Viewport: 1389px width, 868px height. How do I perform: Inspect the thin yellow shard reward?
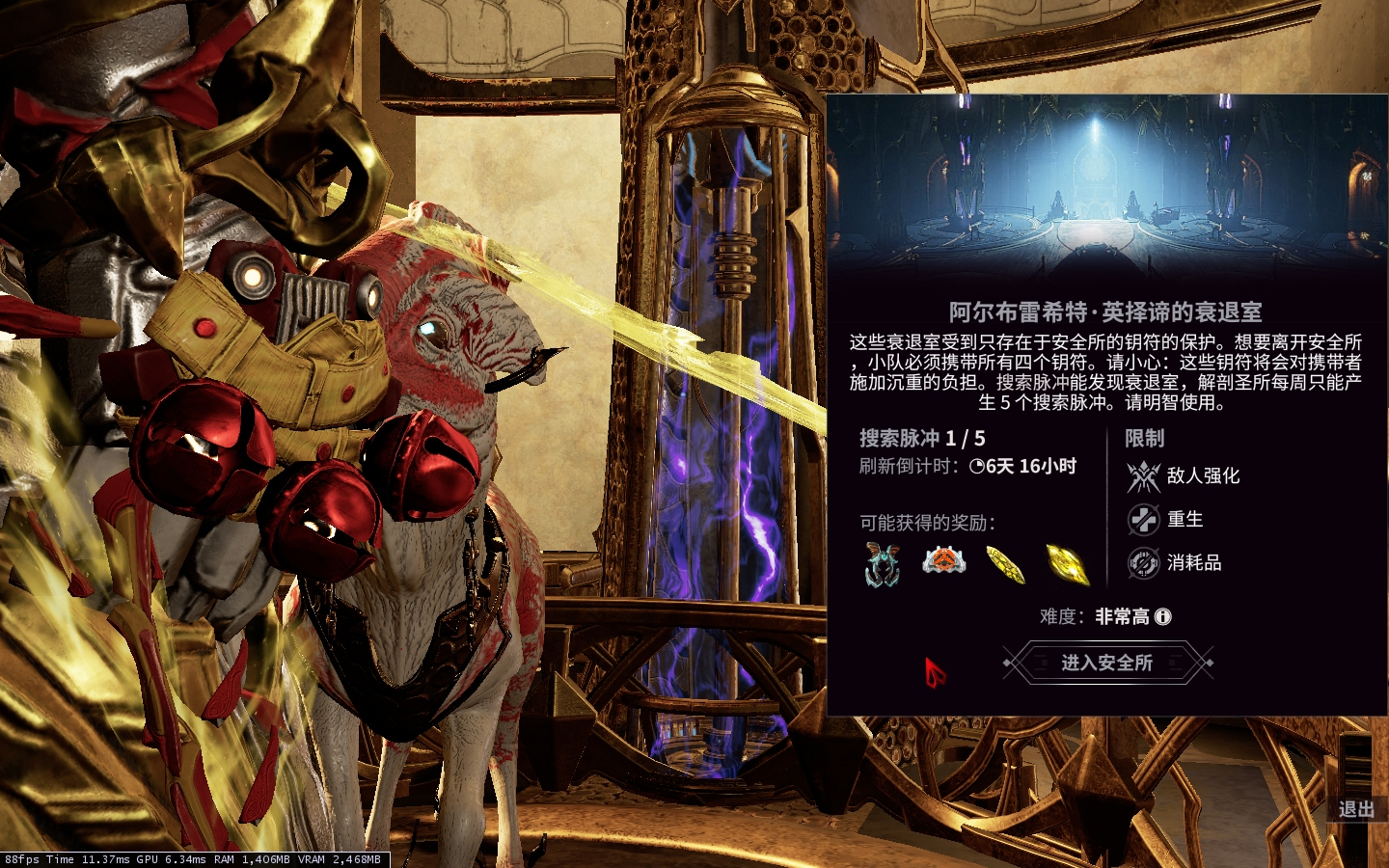[x=1005, y=563]
